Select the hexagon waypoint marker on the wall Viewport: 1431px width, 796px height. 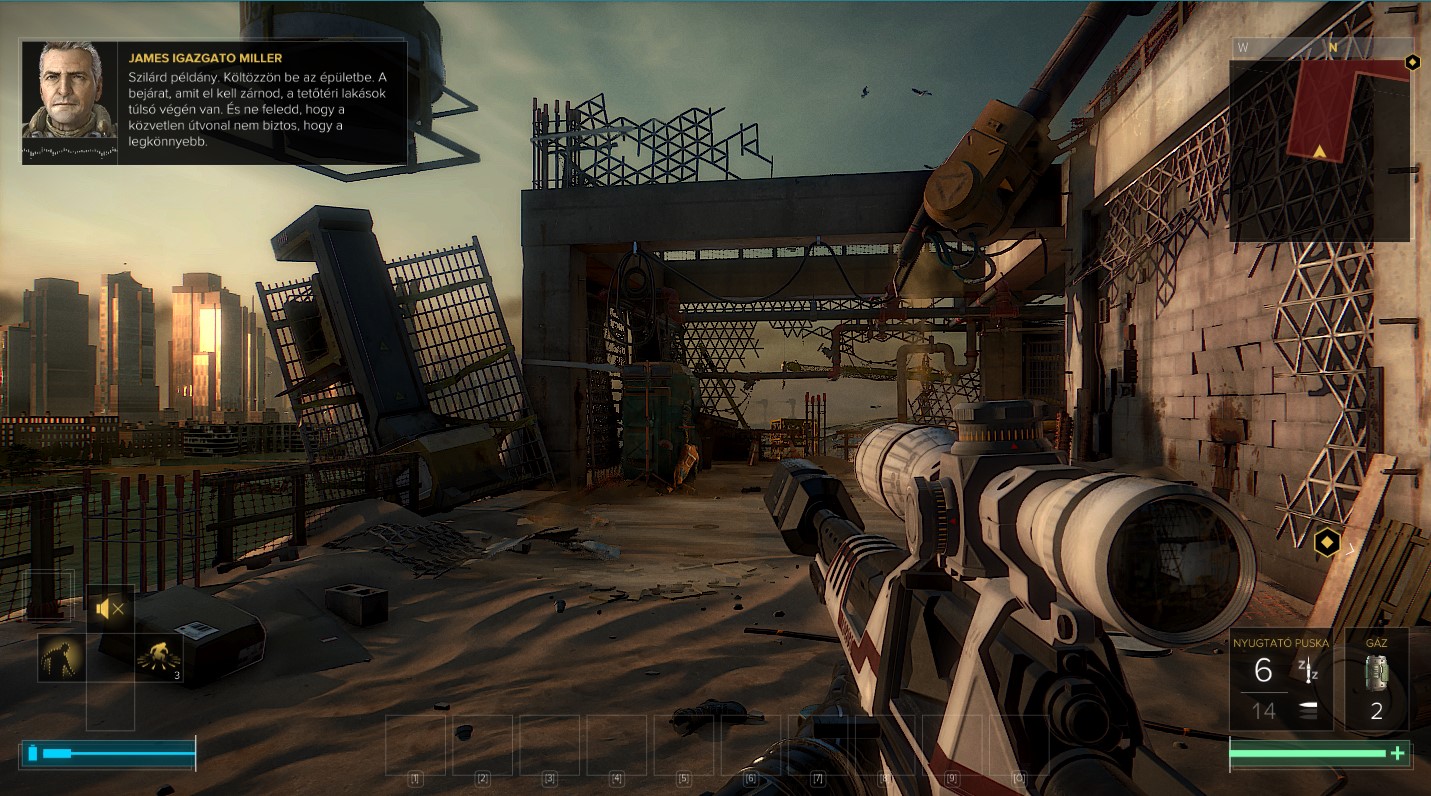[1327, 543]
